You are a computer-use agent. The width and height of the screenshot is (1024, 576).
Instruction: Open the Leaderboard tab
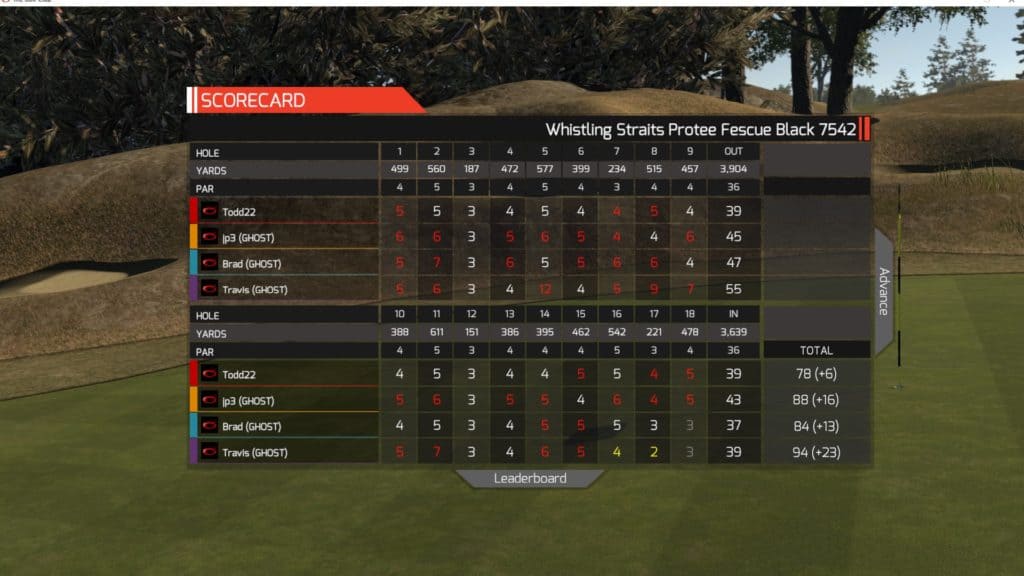click(530, 478)
